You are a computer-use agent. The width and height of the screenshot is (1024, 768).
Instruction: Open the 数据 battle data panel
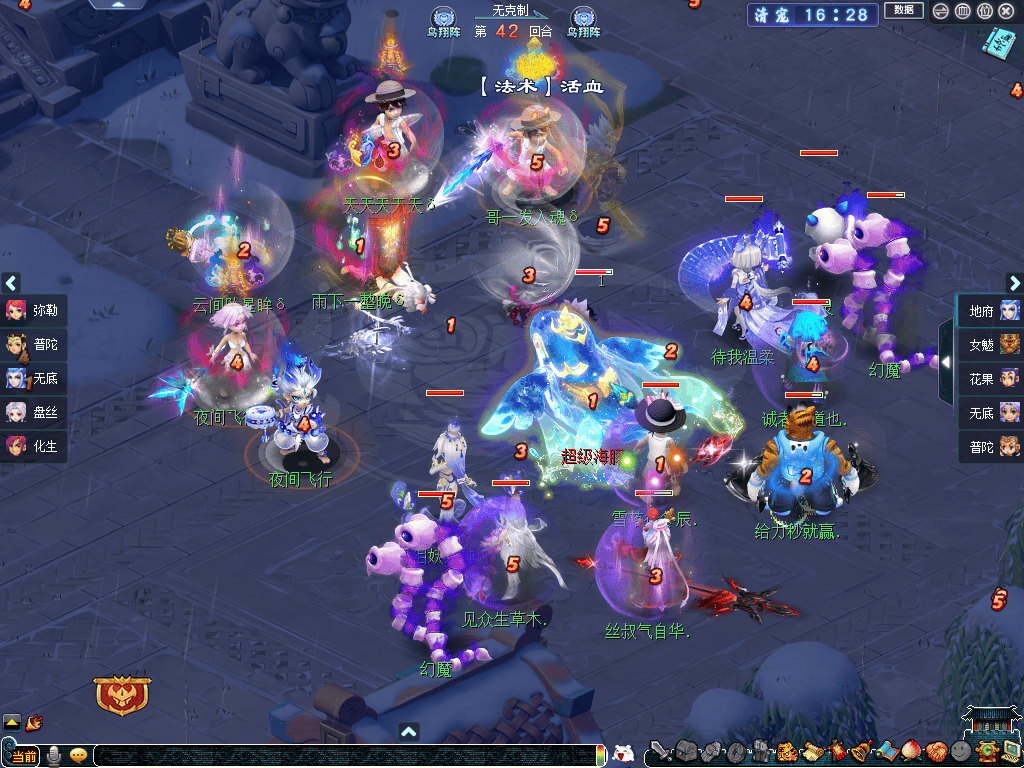coord(903,11)
